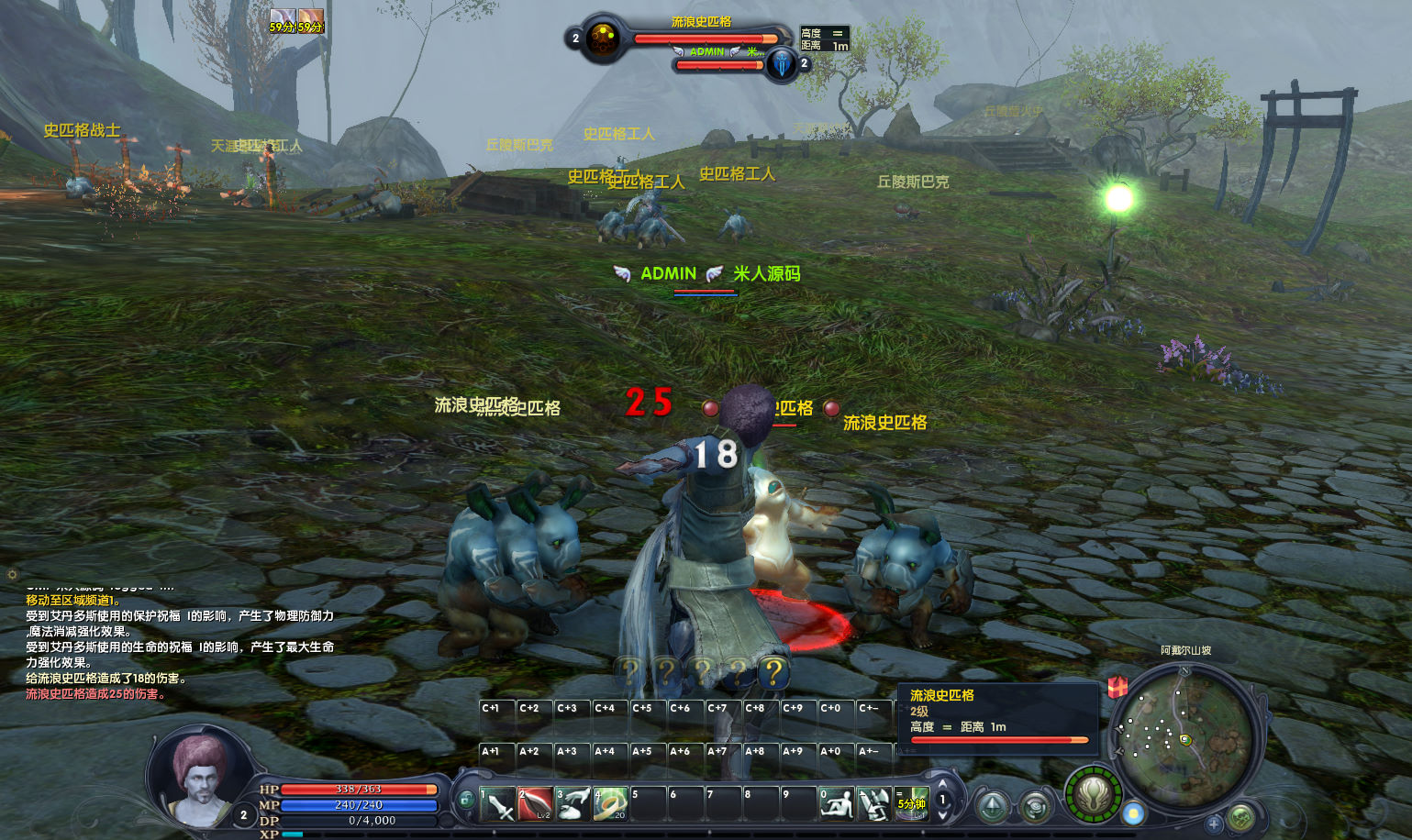The width and height of the screenshot is (1412, 840).
Task: Toggle the hotbar lock icon
Action: (466, 800)
